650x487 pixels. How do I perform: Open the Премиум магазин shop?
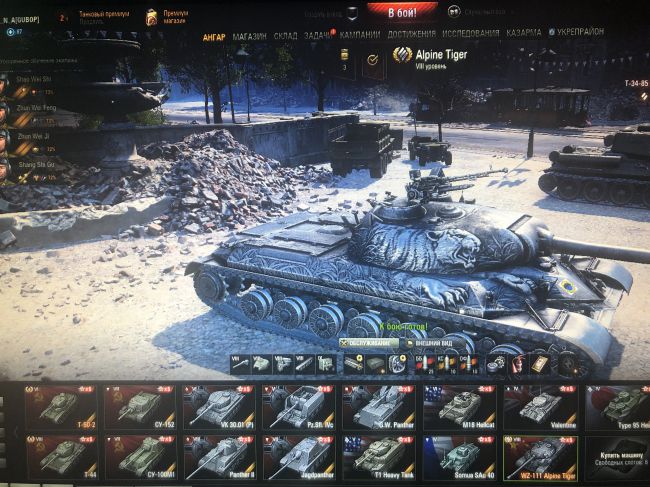[160, 17]
